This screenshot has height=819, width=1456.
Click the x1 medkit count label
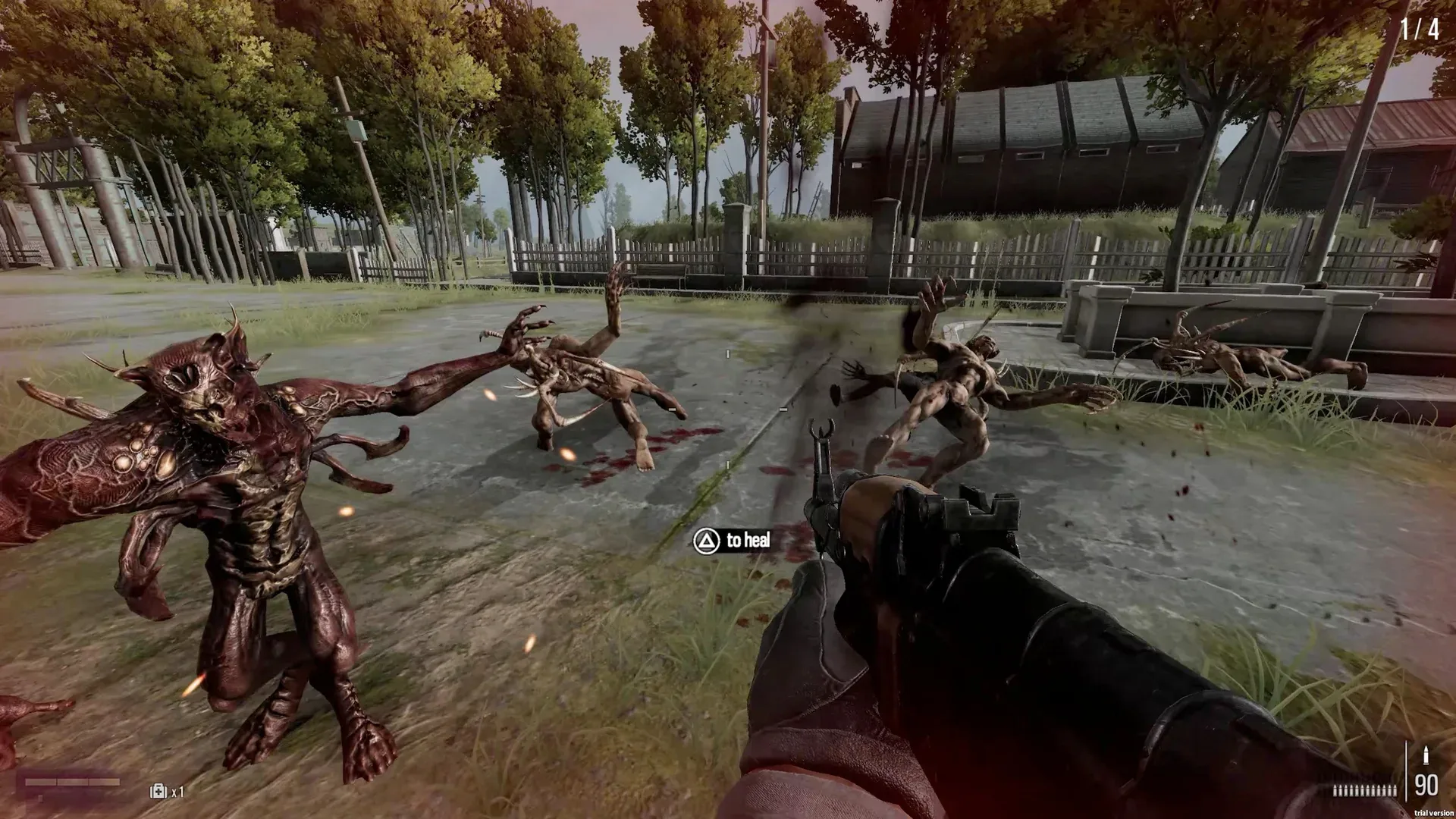point(179,792)
